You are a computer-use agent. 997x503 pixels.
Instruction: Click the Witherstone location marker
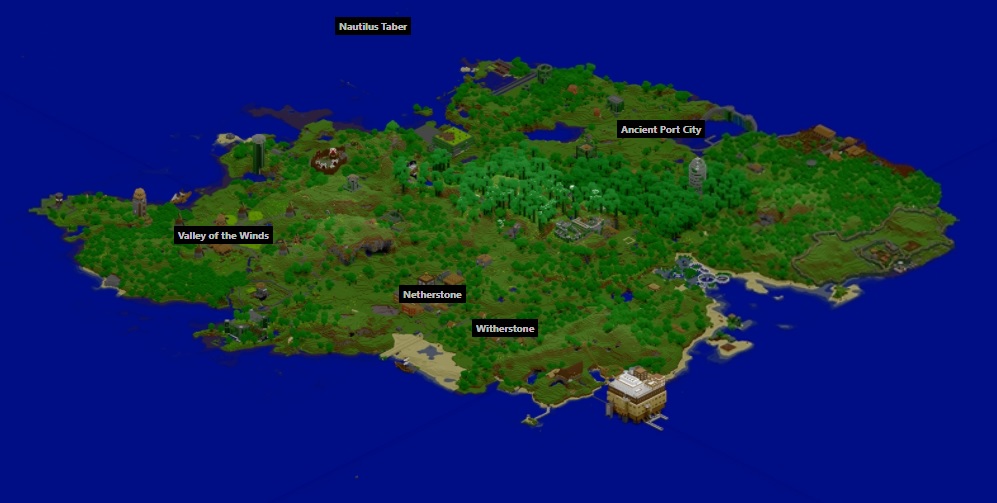click(x=505, y=329)
